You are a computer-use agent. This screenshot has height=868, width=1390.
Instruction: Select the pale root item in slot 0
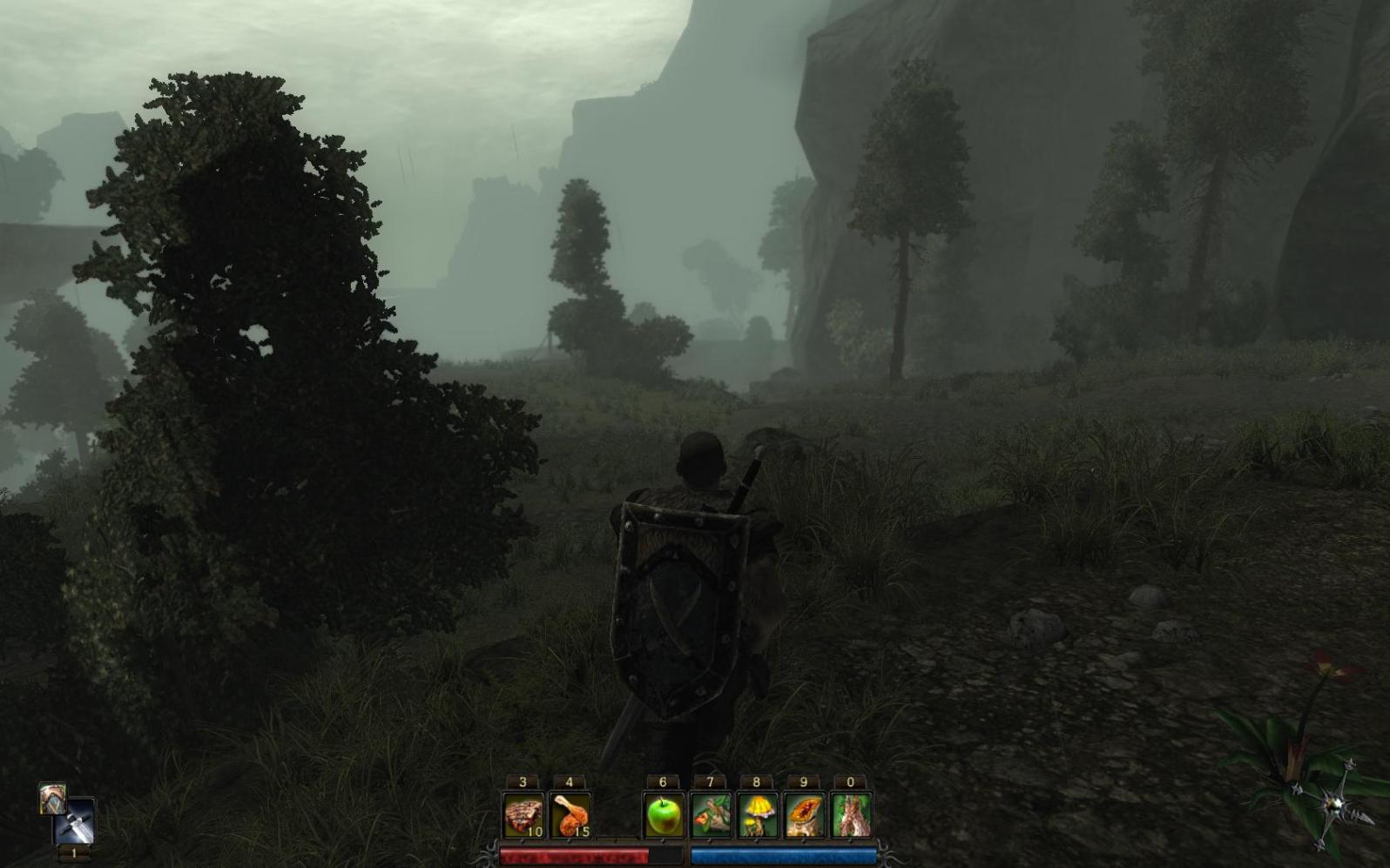(x=851, y=816)
